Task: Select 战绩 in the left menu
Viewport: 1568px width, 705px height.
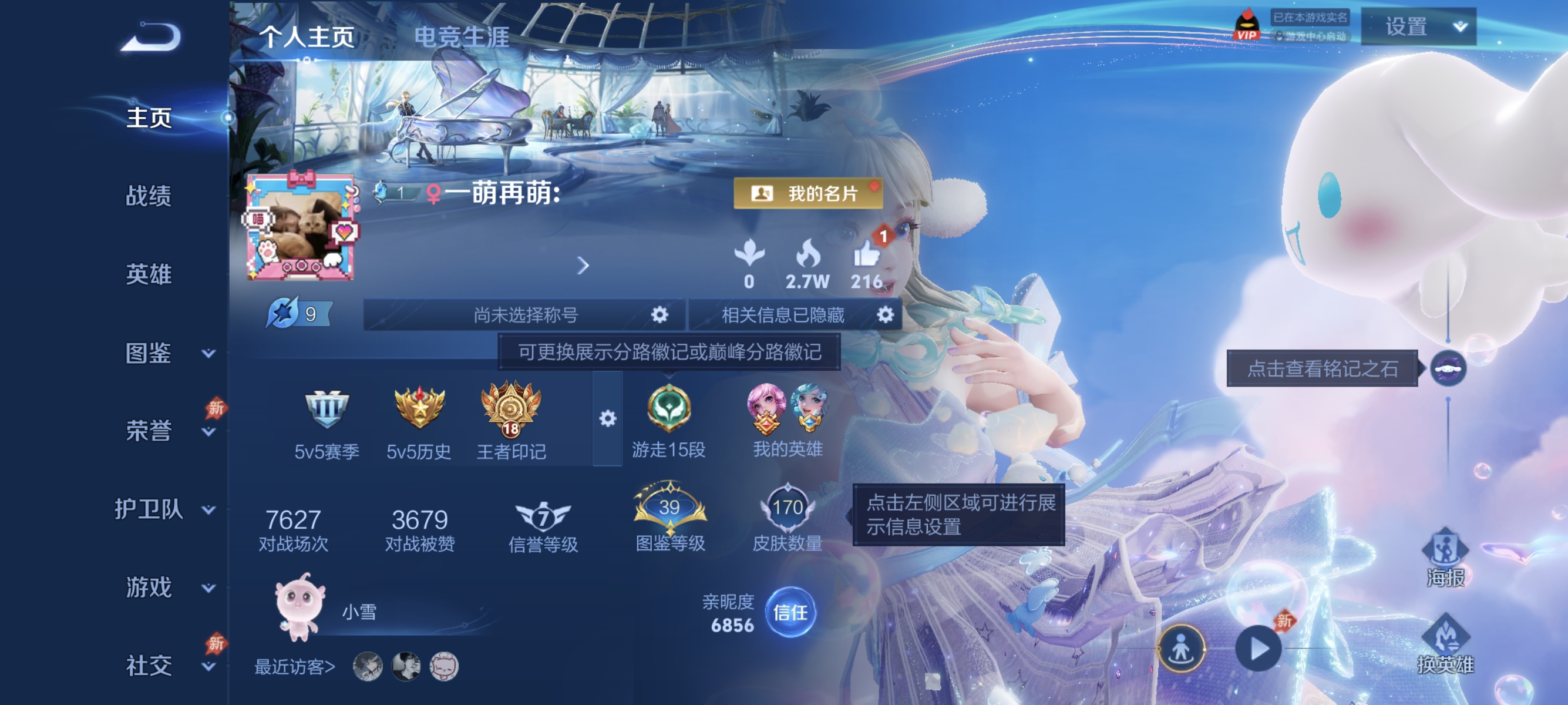Action: click(149, 197)
